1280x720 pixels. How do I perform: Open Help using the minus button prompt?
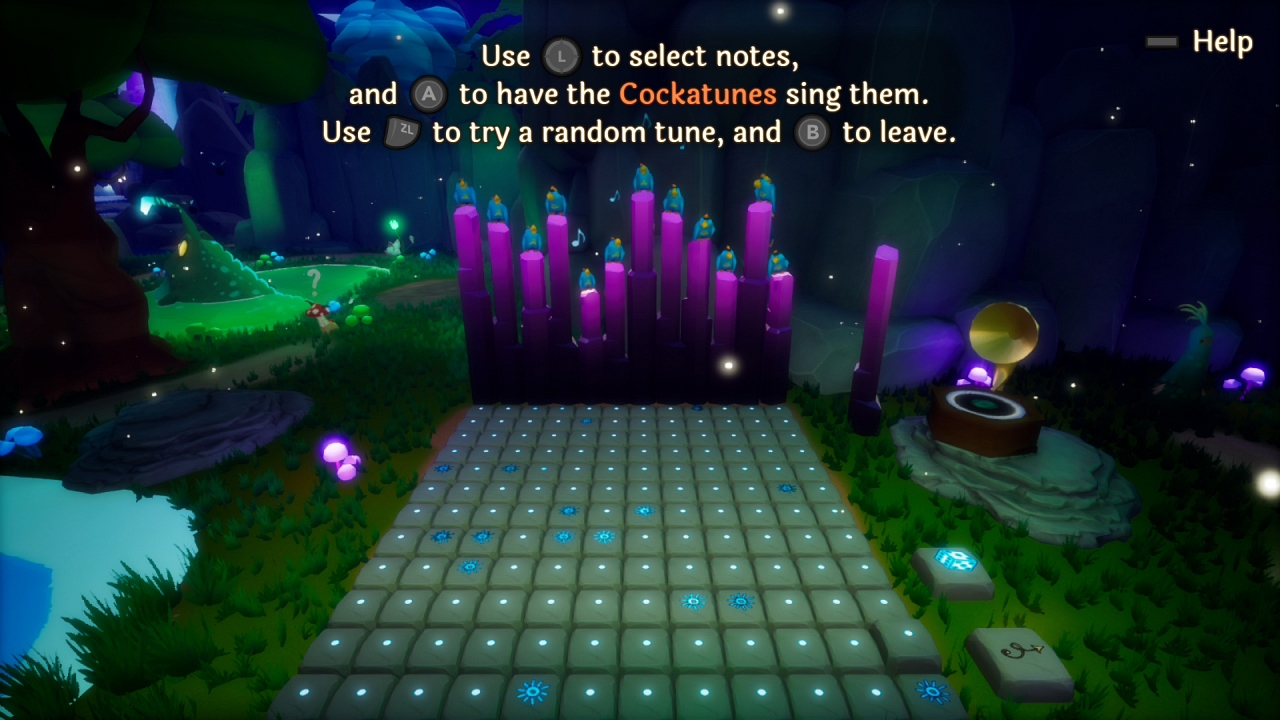pos(1161,43)
